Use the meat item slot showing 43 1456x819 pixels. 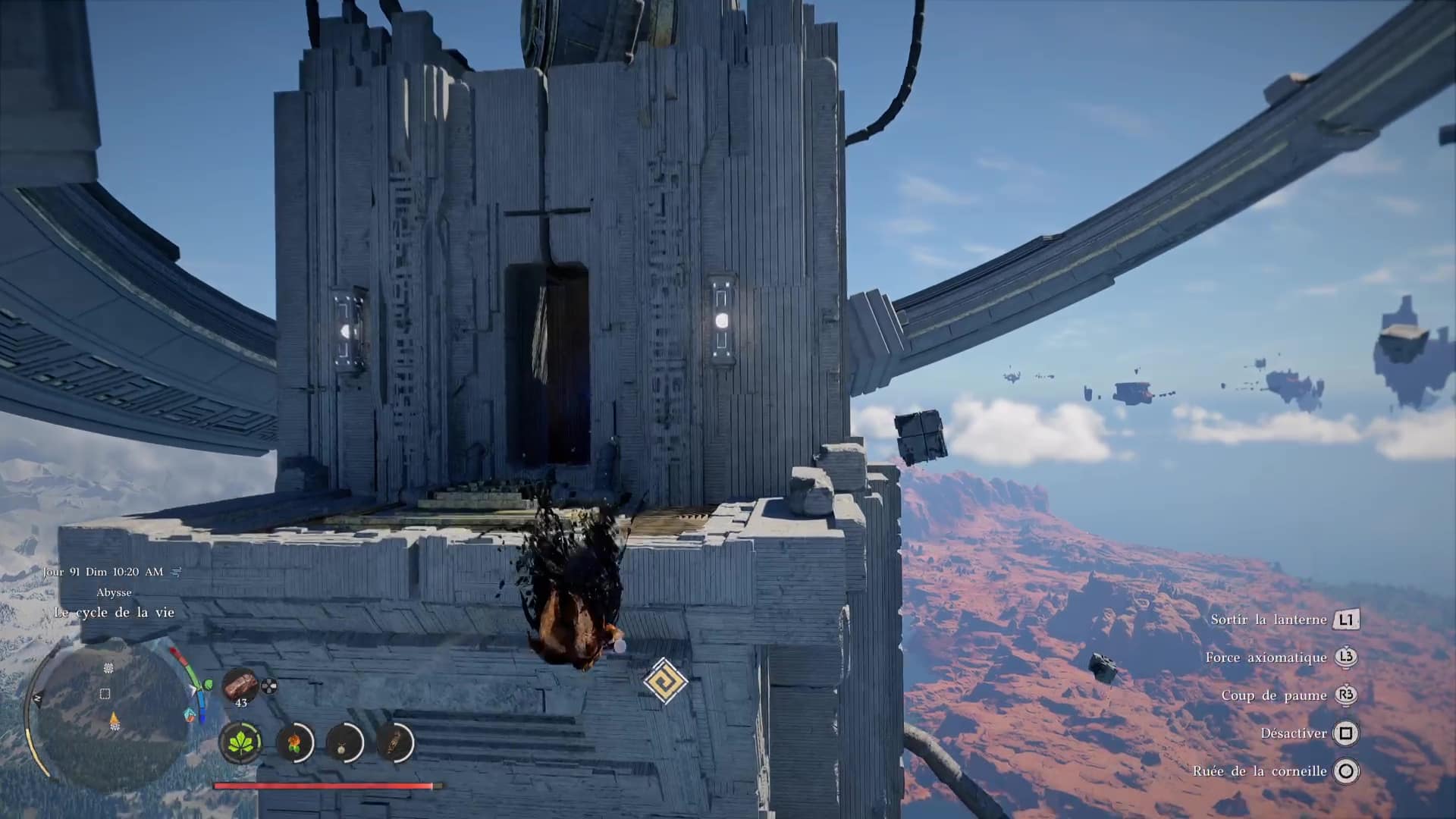point(240,685)
